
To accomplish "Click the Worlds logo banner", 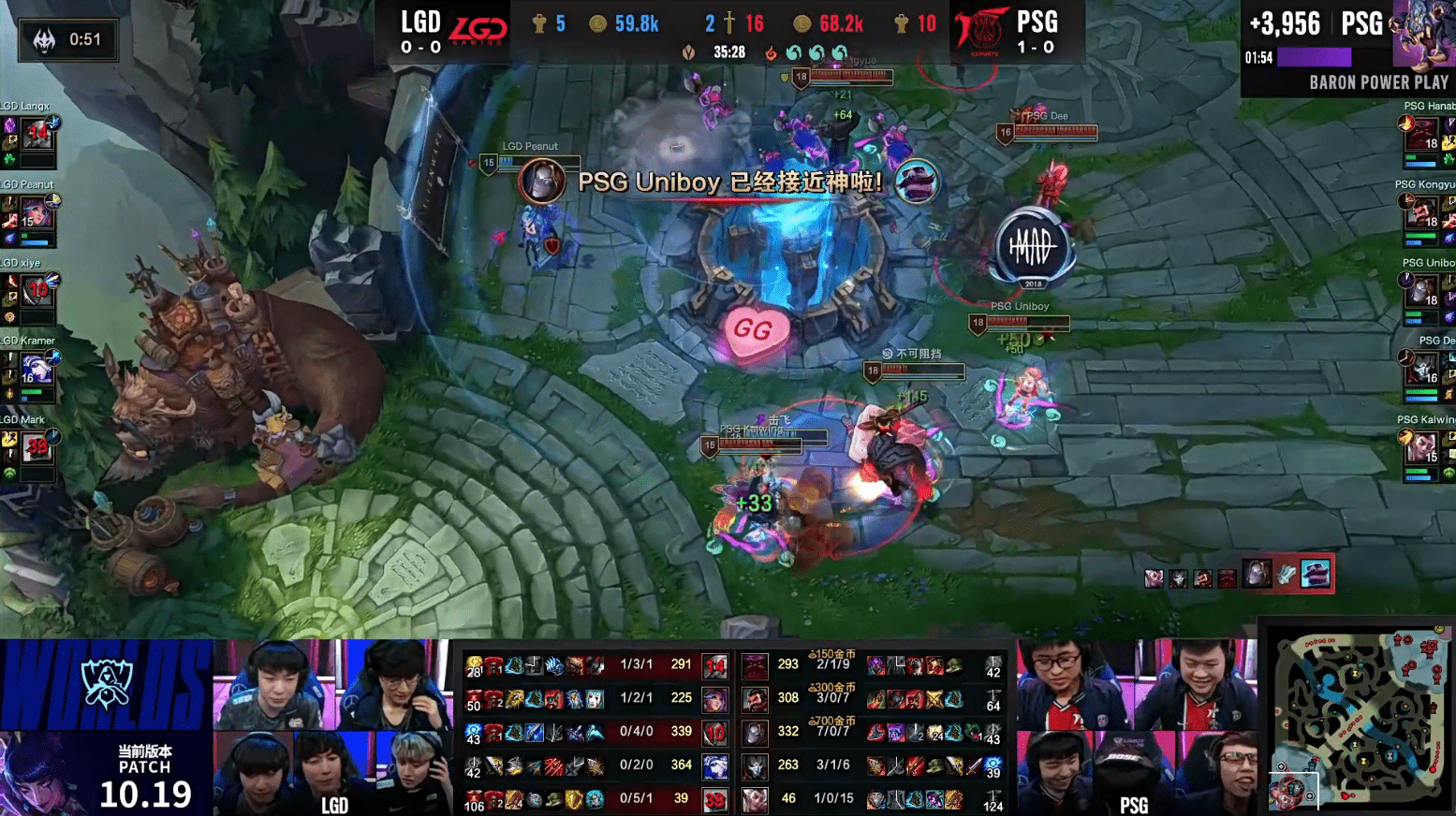I will 106,684.
